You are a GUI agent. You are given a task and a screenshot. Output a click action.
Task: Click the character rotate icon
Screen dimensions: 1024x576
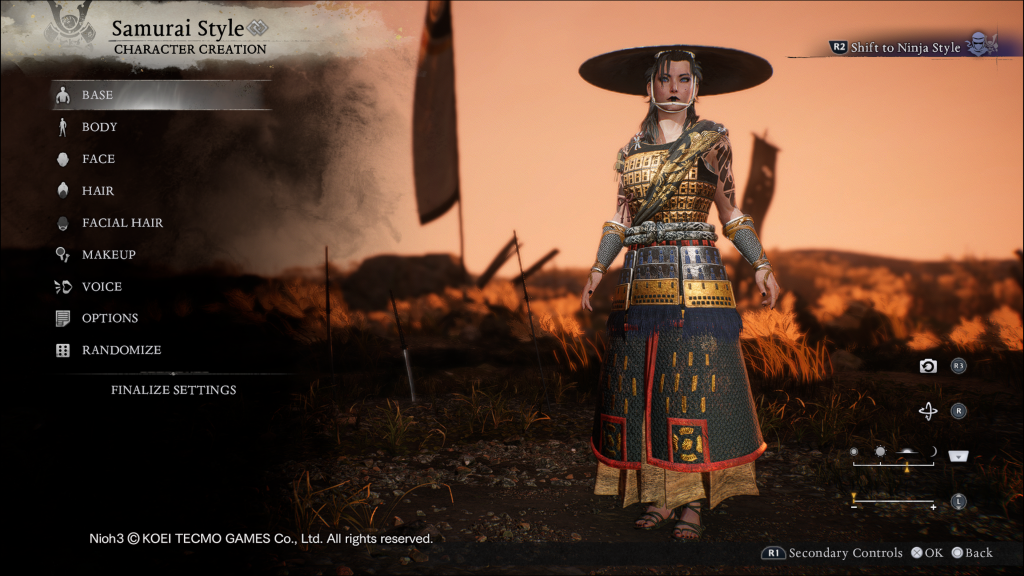pos(928,411)
